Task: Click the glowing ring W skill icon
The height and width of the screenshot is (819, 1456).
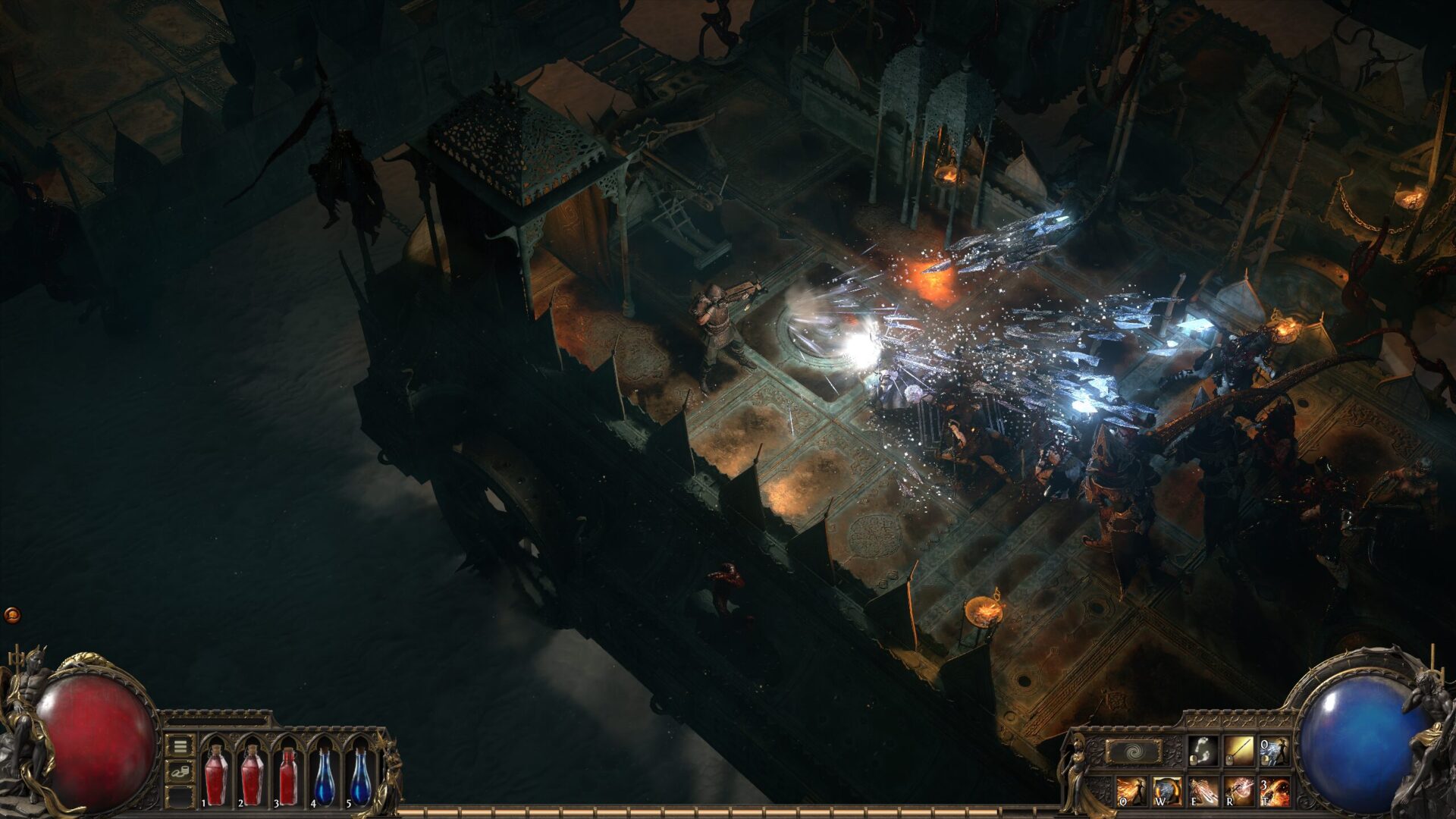Action: (1168, 791)
